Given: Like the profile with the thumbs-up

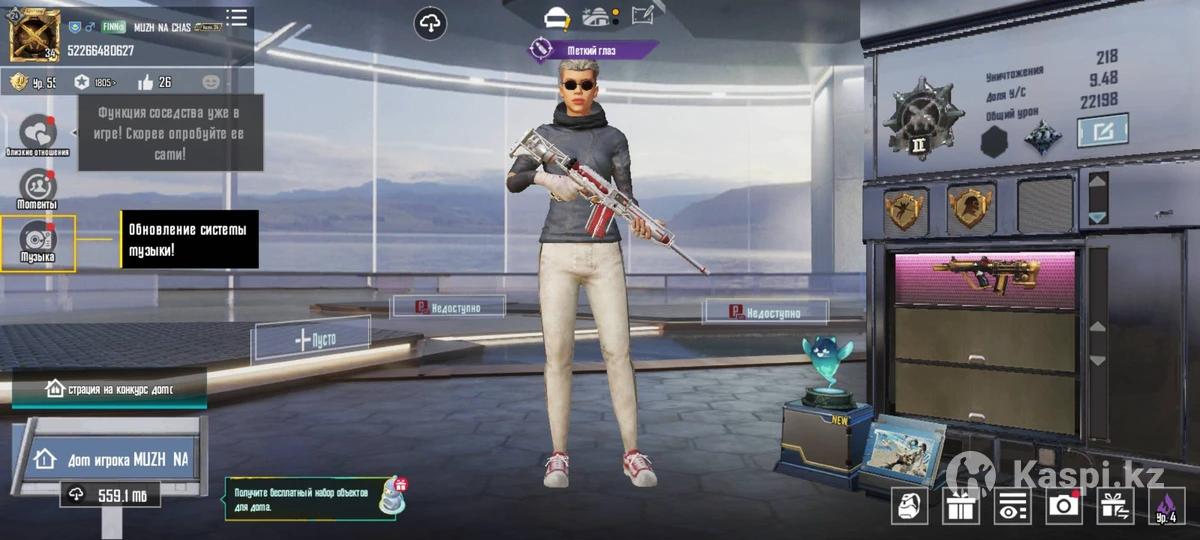Looking at the screenshot, I should 146,82.
